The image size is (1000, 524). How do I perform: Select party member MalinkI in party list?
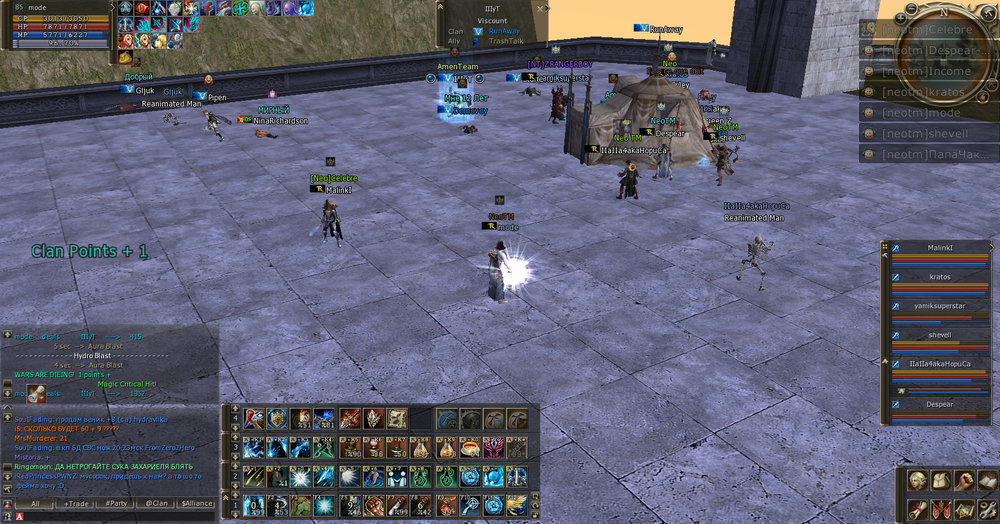click(x=940, y=248)
